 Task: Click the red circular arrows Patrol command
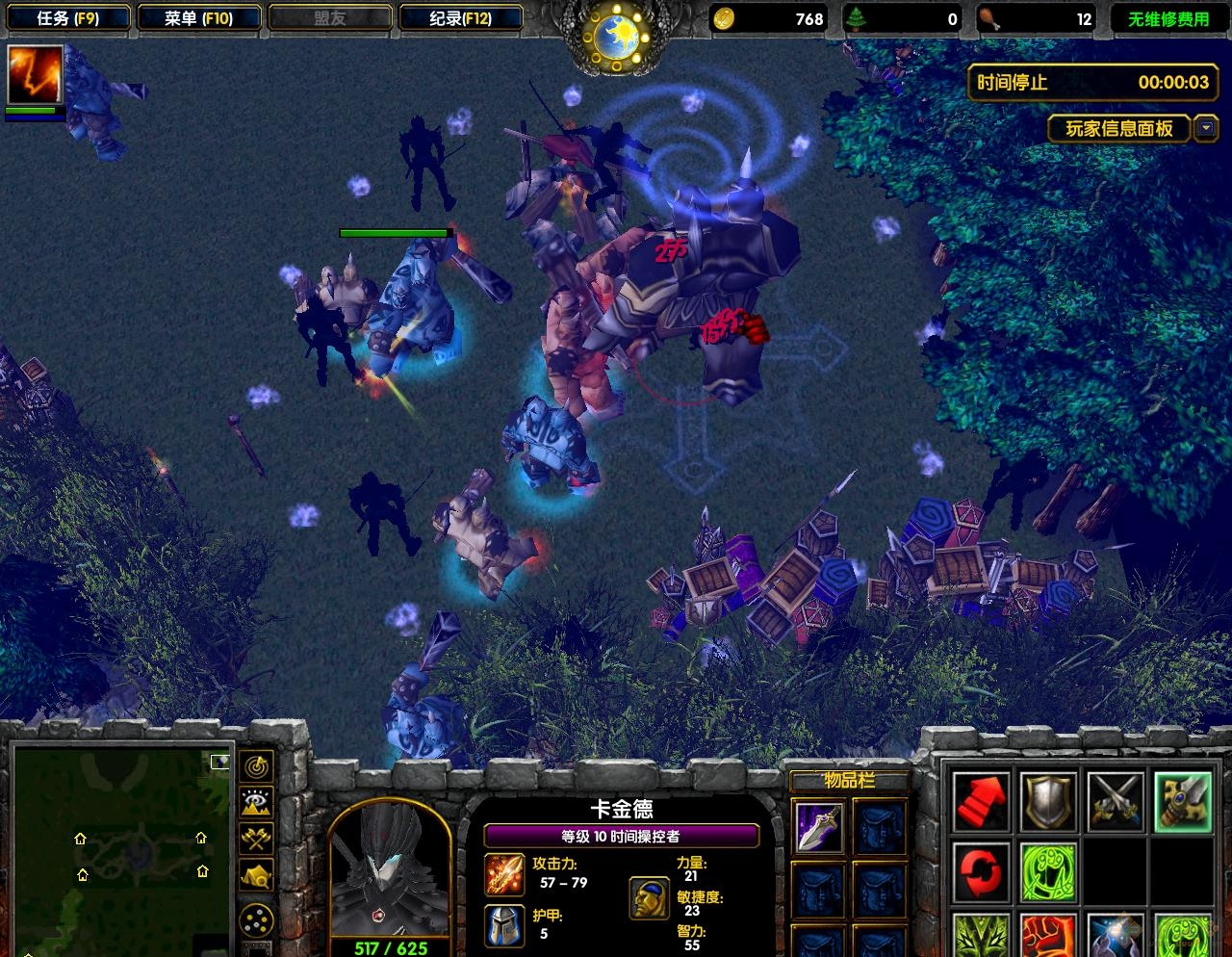tap(981, 869)
